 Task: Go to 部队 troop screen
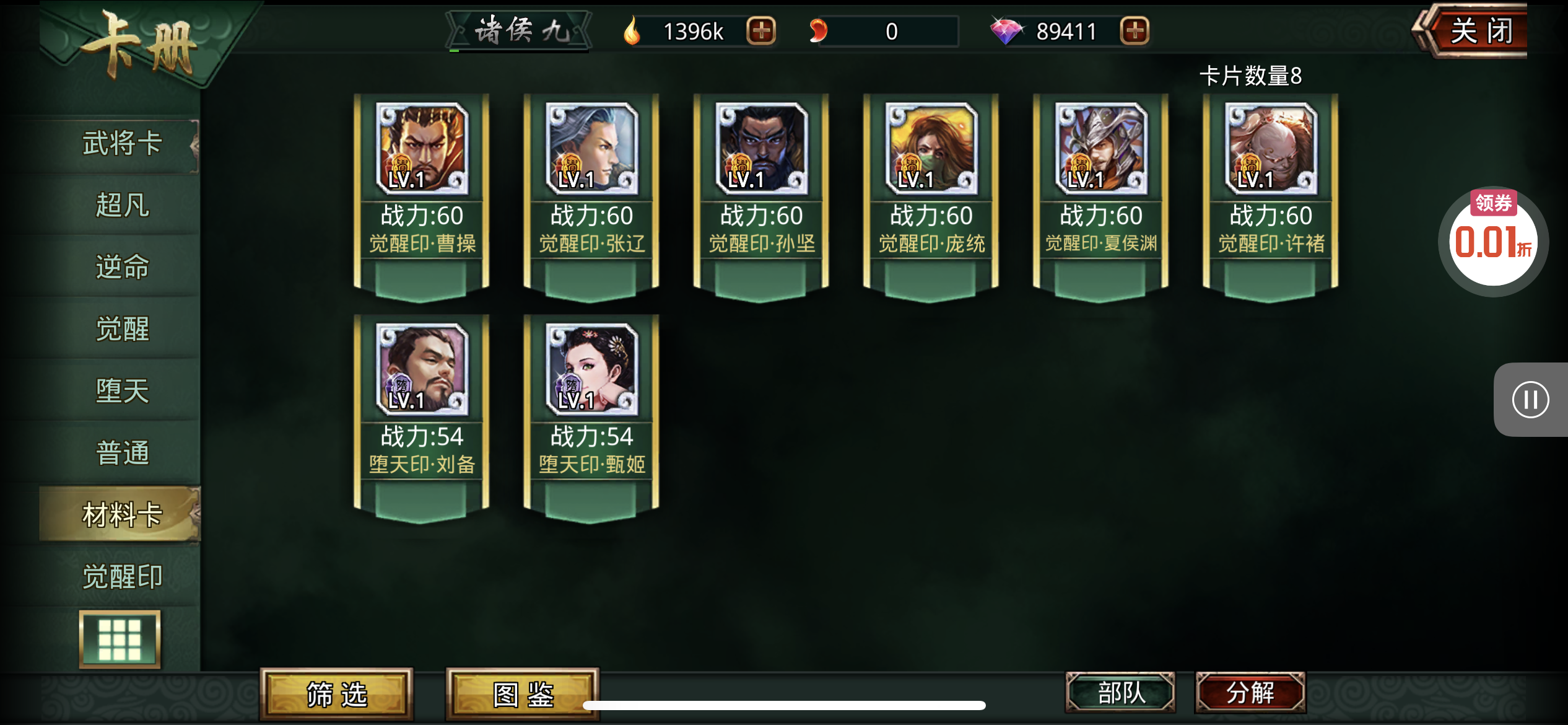1121,692
